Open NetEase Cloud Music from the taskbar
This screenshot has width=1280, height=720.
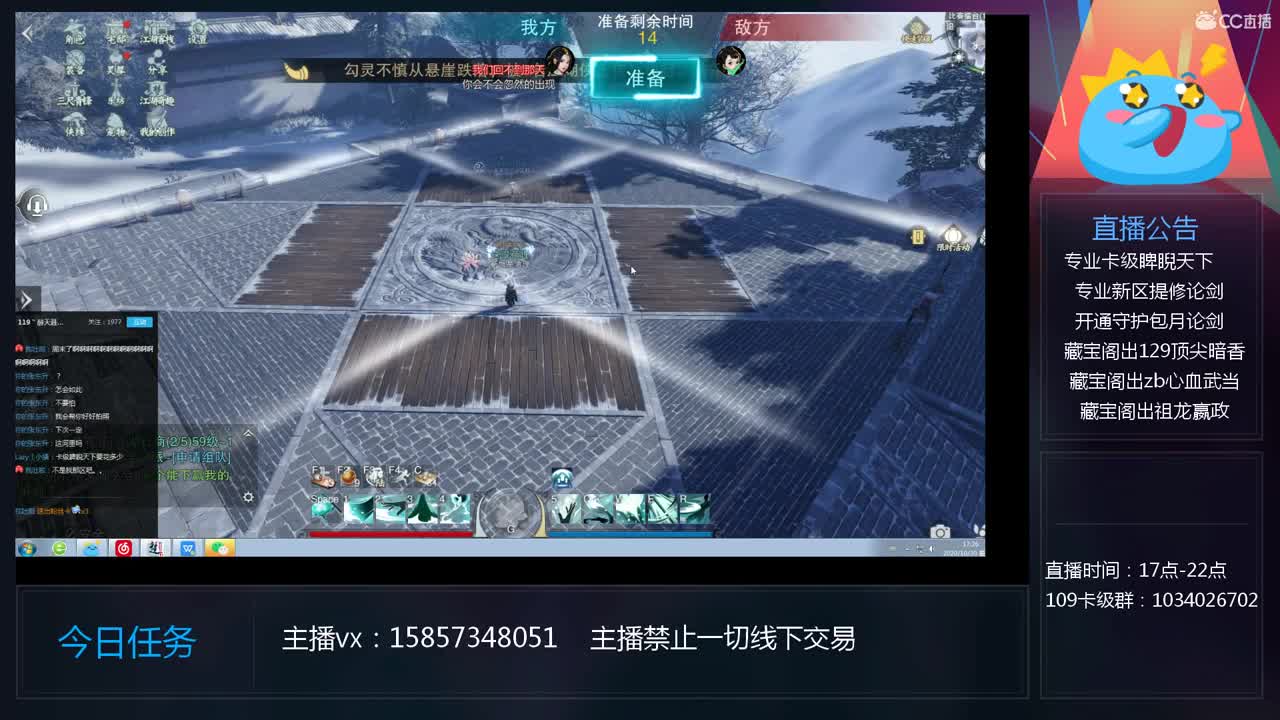pos(123,548)
